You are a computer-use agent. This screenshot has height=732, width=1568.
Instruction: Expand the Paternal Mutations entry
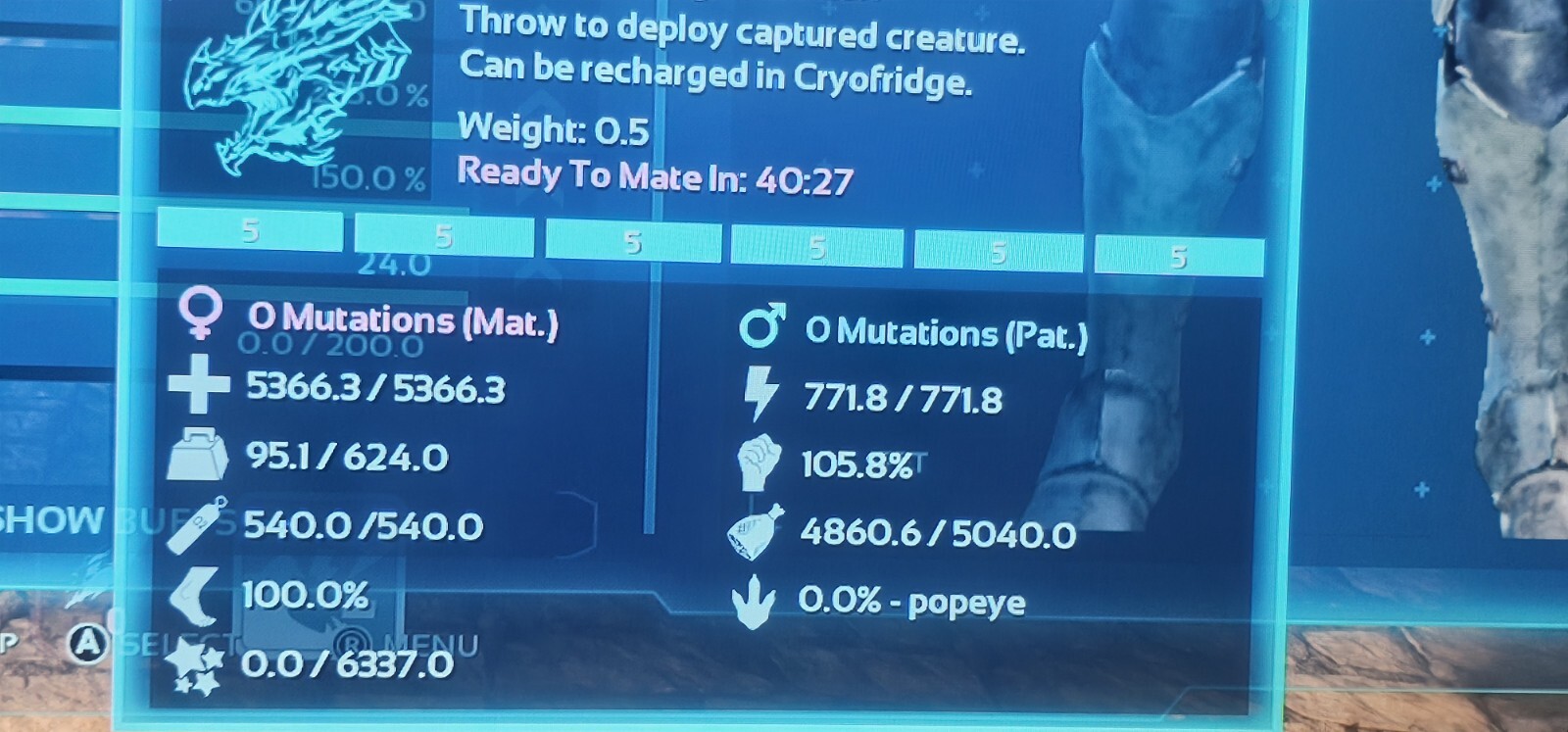pyautogui.click(x=946, y=333)
